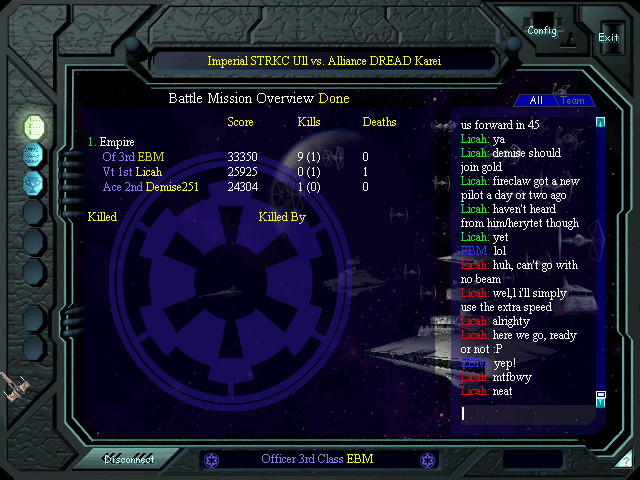Select the trophy icon sidebar button
The height and width of the screenshot is (480, 640).
point(34,182)
